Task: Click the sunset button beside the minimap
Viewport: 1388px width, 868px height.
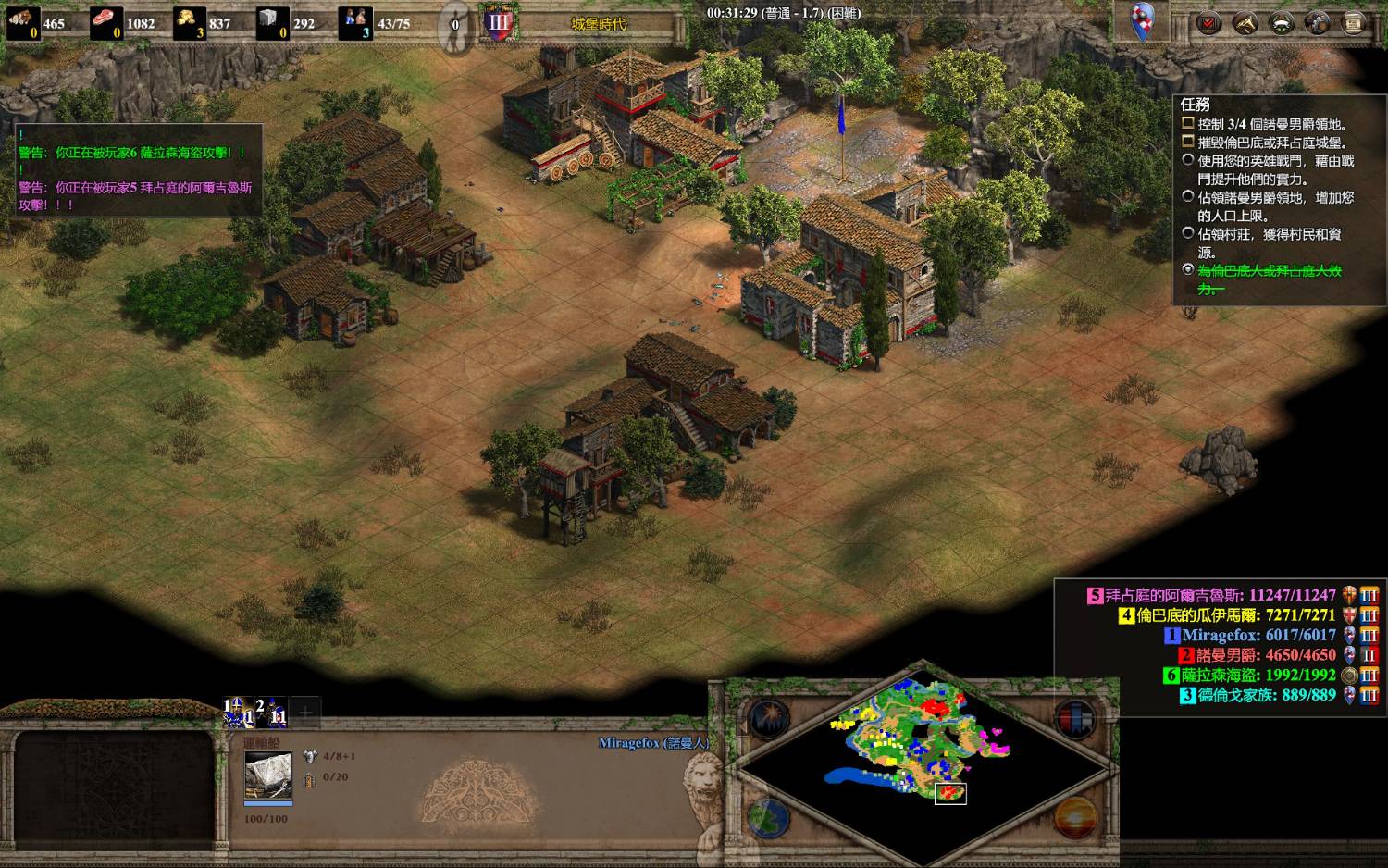Action: tap(1076, 819)
